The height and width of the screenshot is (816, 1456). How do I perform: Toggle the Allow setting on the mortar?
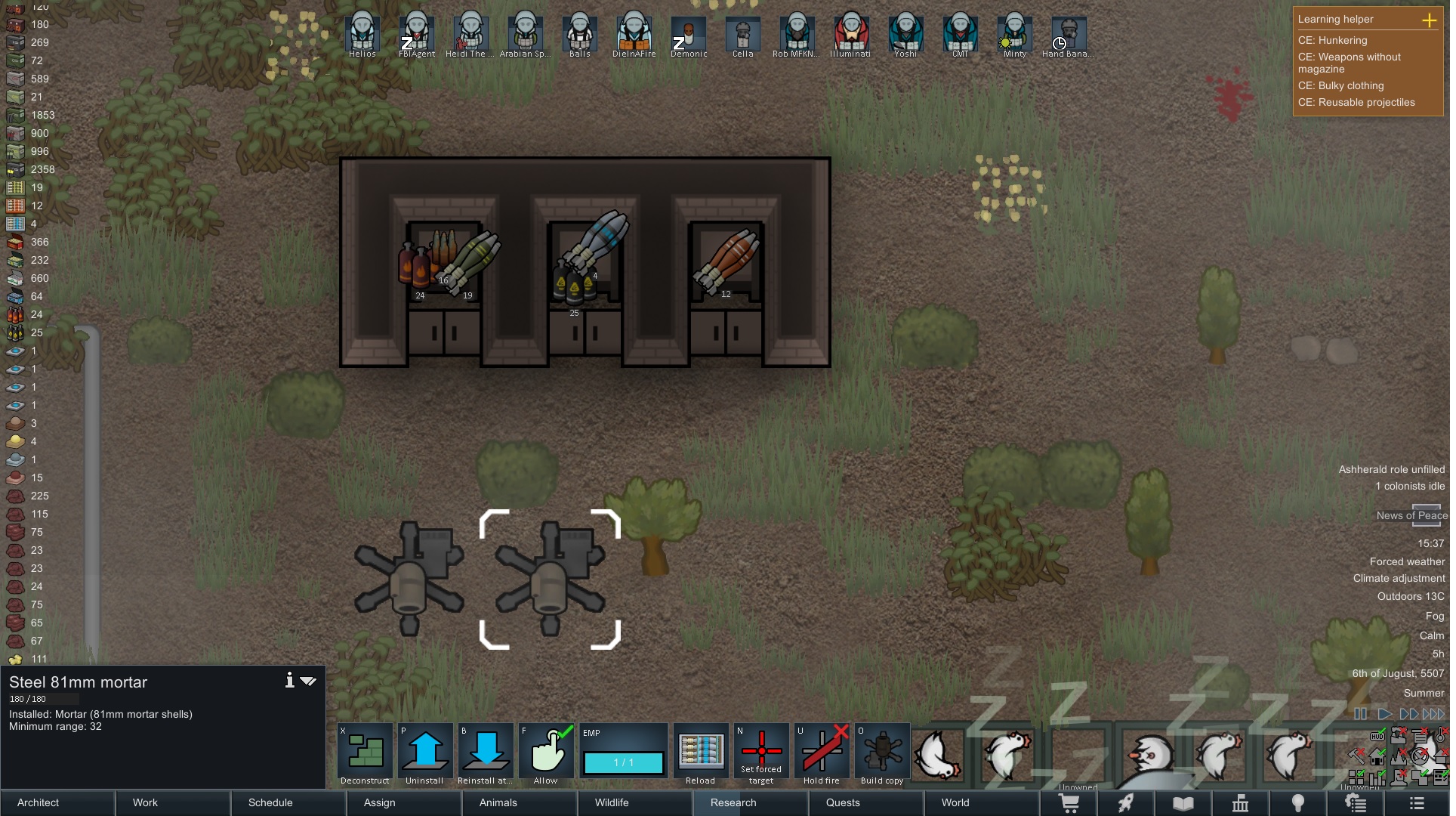click(x=546, y=750)
